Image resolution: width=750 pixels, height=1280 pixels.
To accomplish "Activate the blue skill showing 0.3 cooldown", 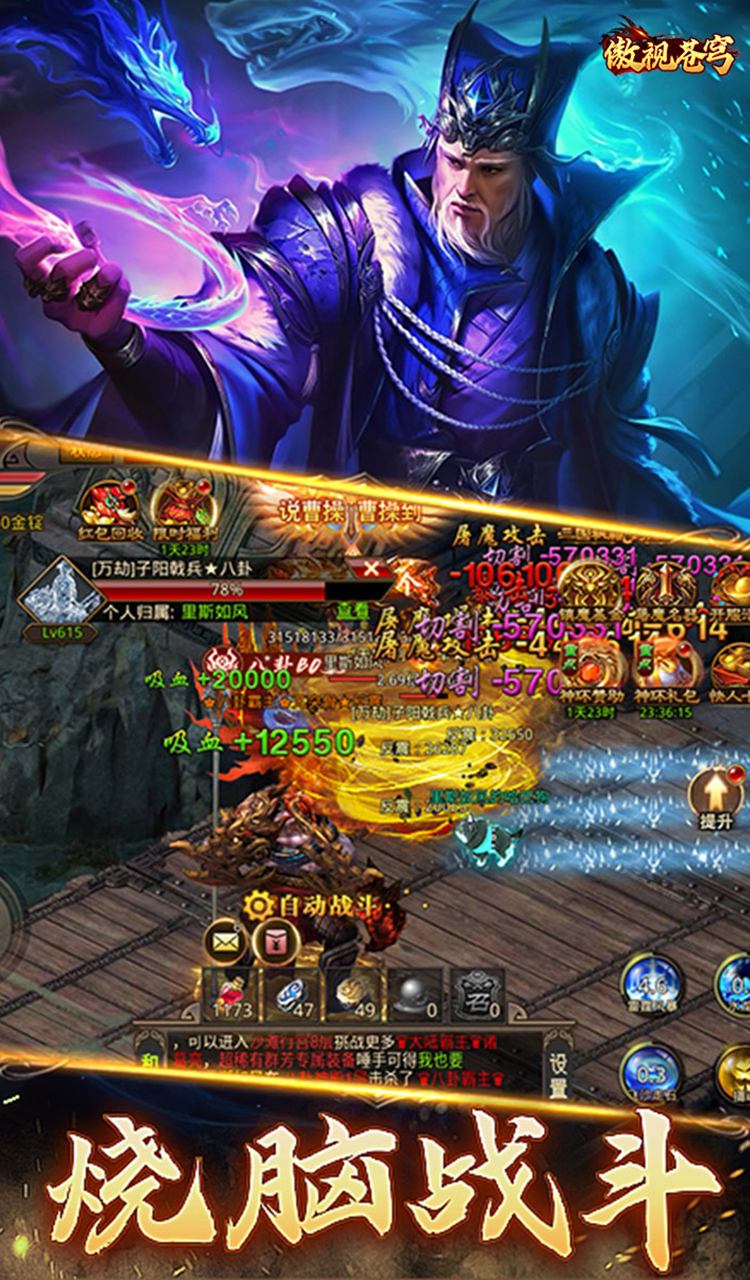I will coord(649,1075).
